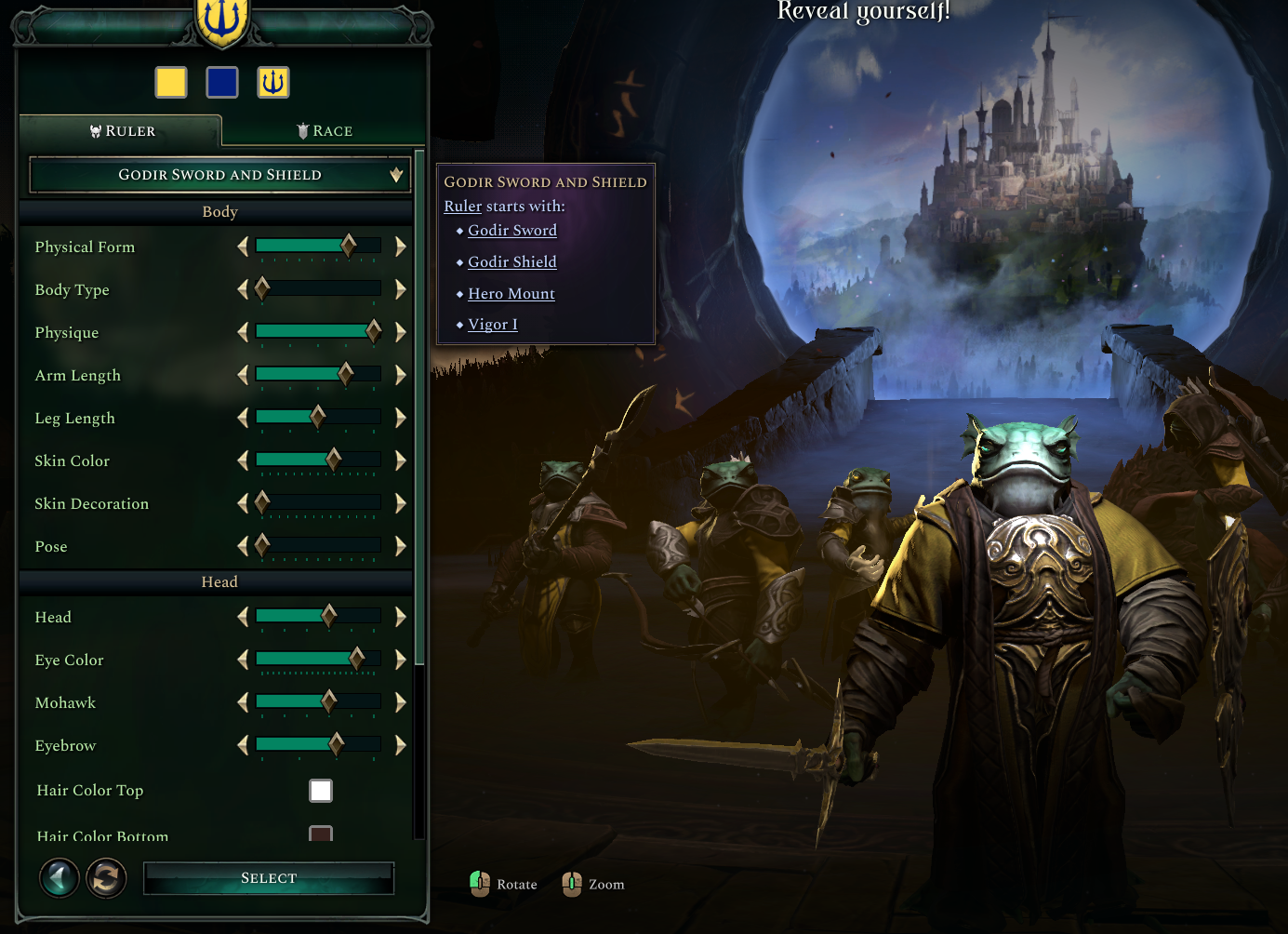Image resolution: width=1288 pixels, height=934 pixels.
Task: Open the Hero Mount link
Action: click(x=511, y=293)
